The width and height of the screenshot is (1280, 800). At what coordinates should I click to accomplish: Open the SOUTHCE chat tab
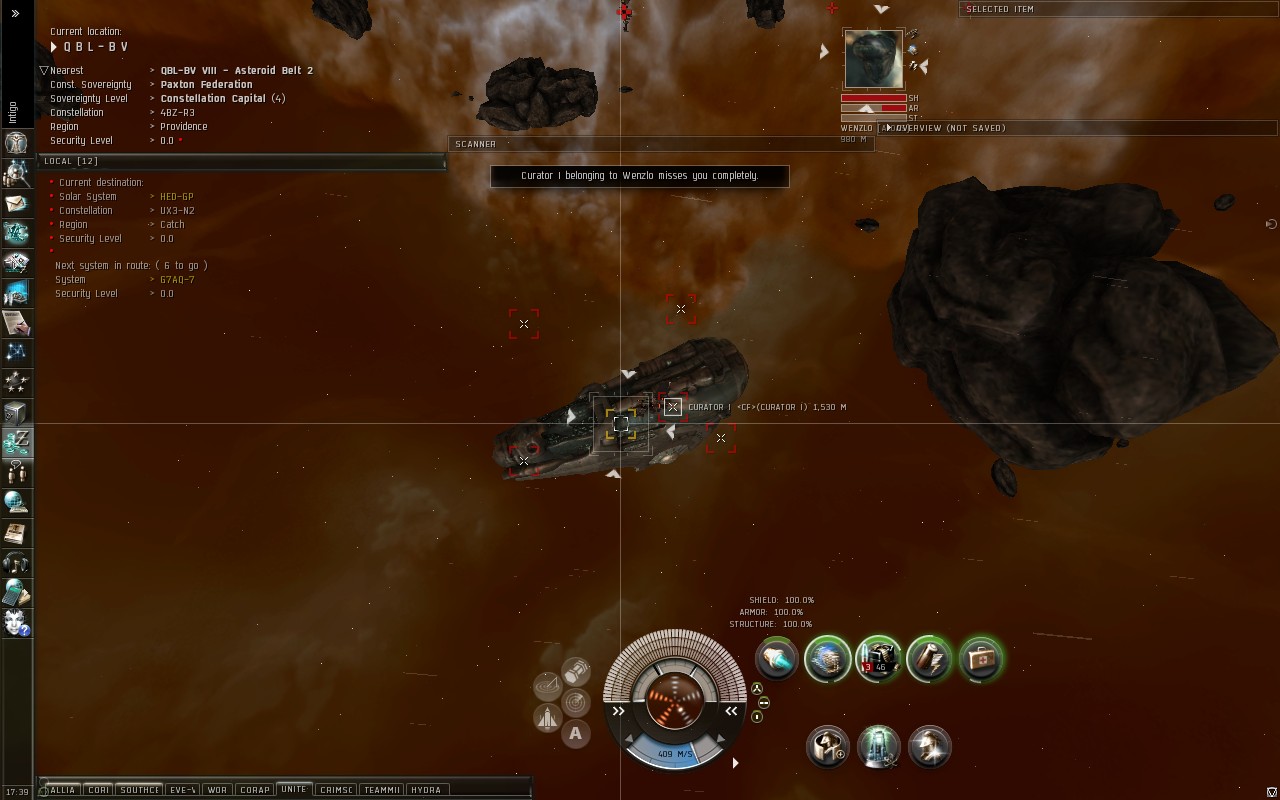[139, 790]
